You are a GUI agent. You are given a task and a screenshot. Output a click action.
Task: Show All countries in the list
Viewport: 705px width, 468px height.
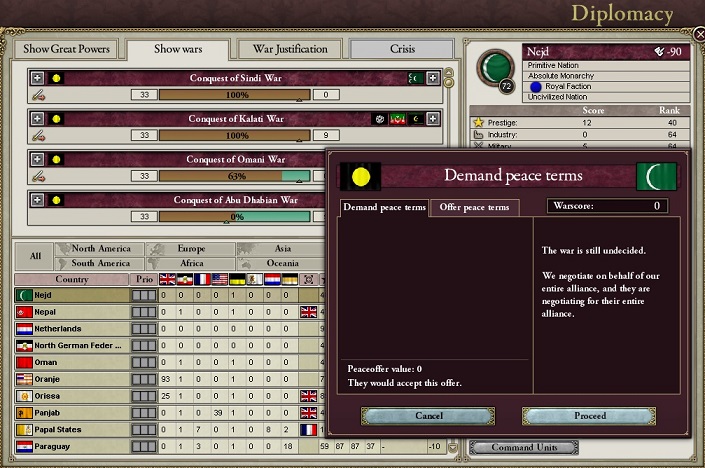tap(35, 256)
